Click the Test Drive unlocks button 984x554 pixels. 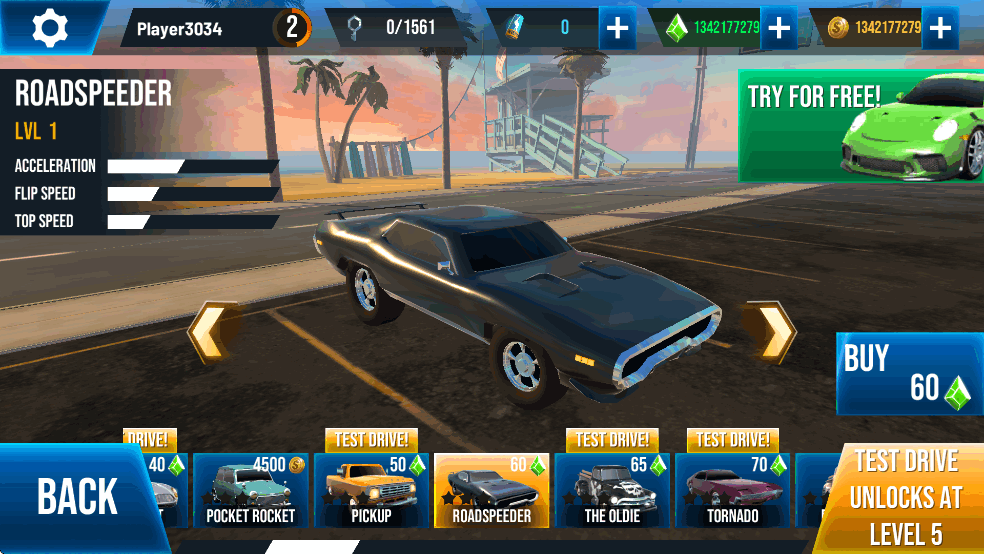click(905, 497)
